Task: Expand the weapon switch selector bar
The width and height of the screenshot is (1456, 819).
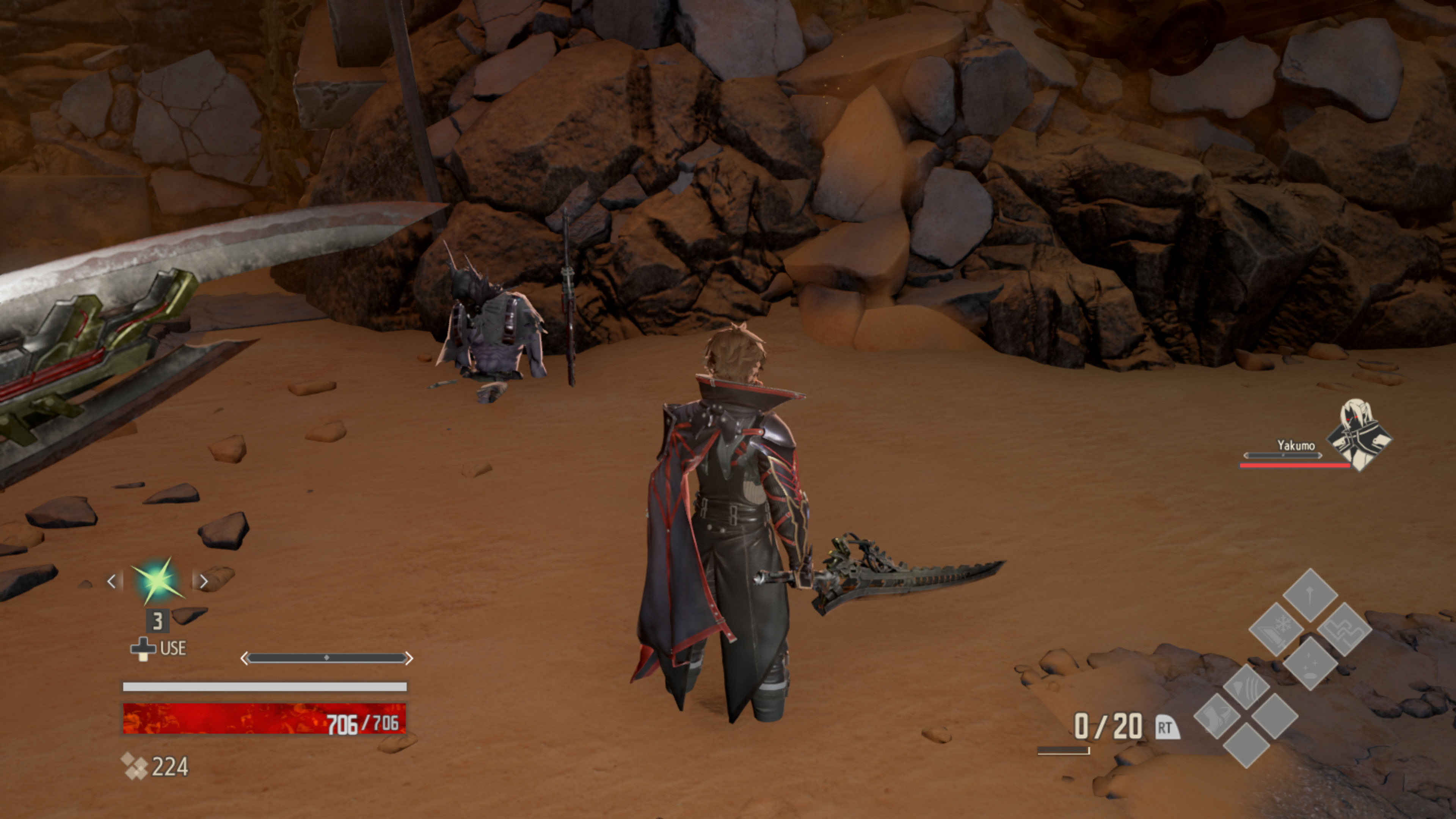Action: pos(327,658)
